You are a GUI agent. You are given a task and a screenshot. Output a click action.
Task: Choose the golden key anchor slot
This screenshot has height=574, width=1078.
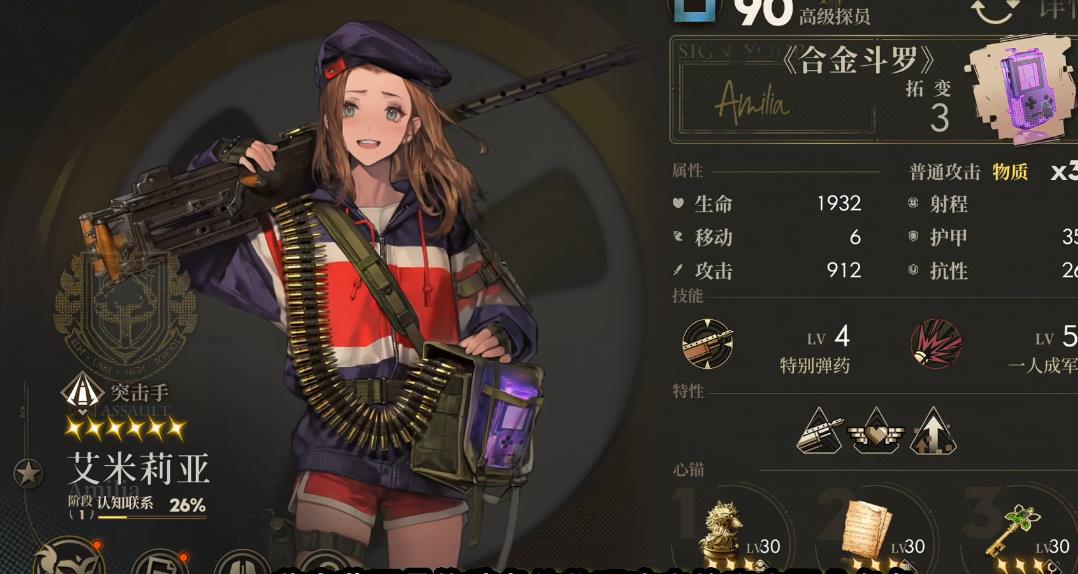click(x=1012, y=532)
